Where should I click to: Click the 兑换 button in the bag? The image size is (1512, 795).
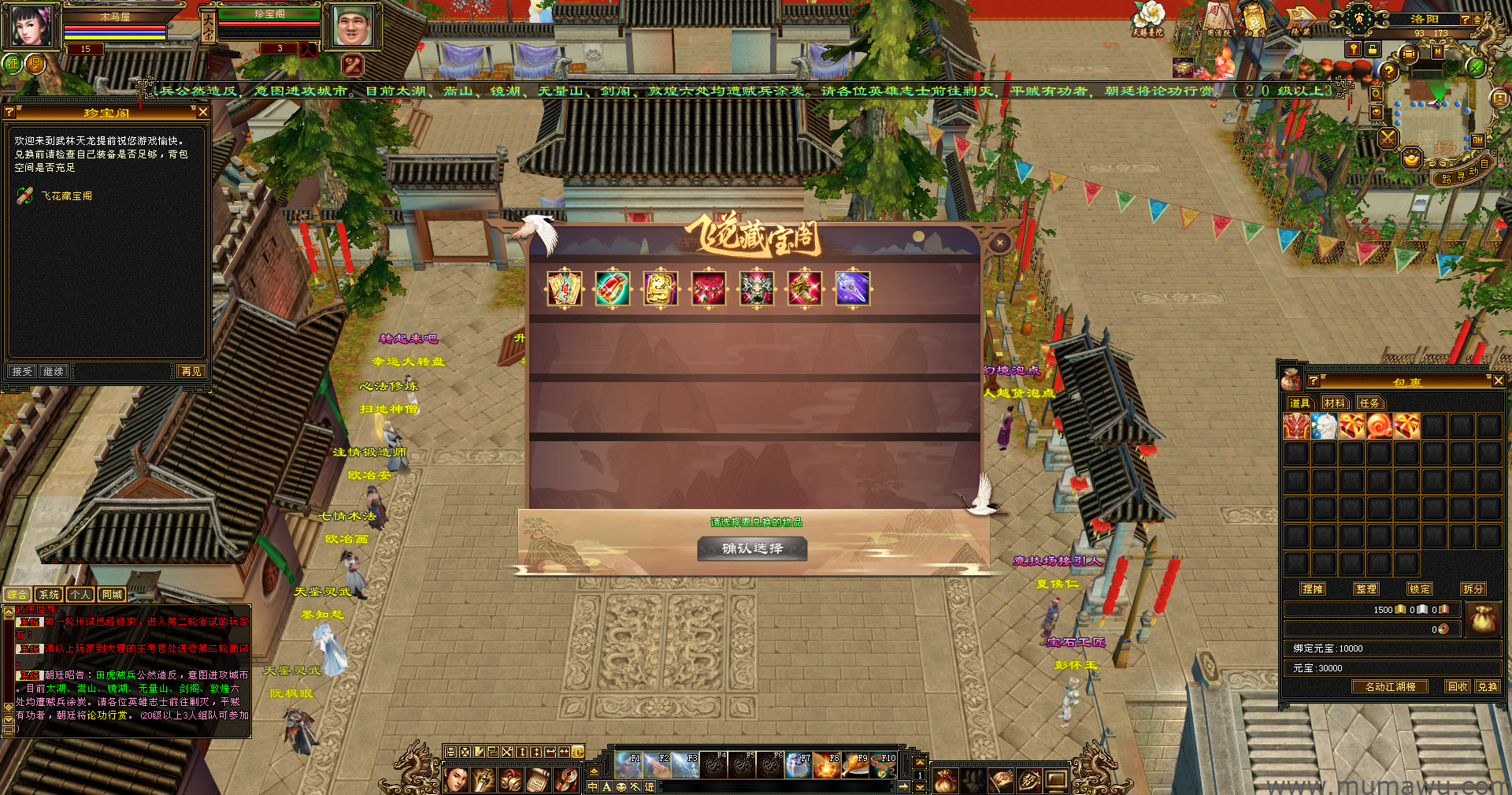[x=1487, y=686]
